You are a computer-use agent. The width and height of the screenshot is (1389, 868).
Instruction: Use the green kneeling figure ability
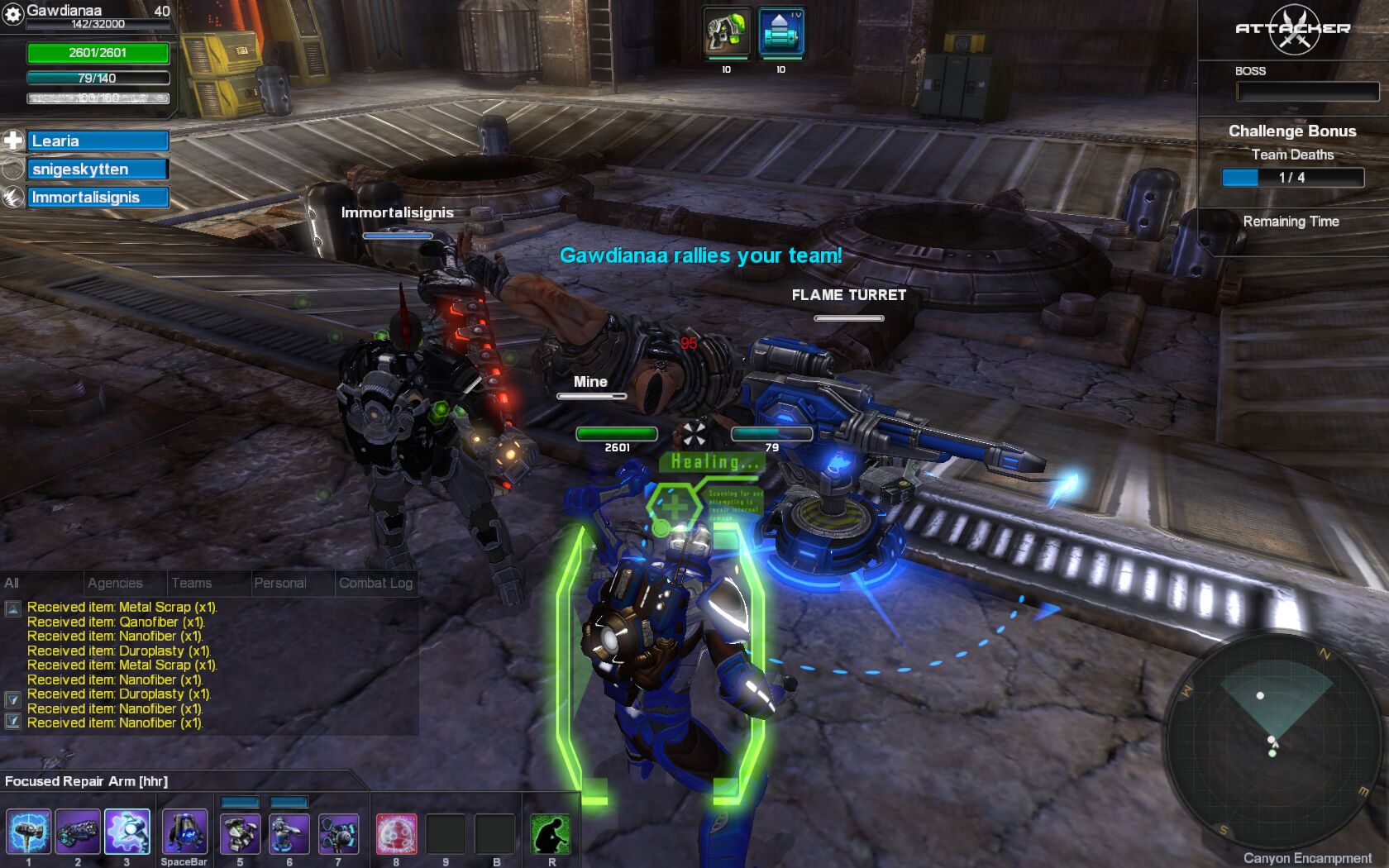point(551,834)
